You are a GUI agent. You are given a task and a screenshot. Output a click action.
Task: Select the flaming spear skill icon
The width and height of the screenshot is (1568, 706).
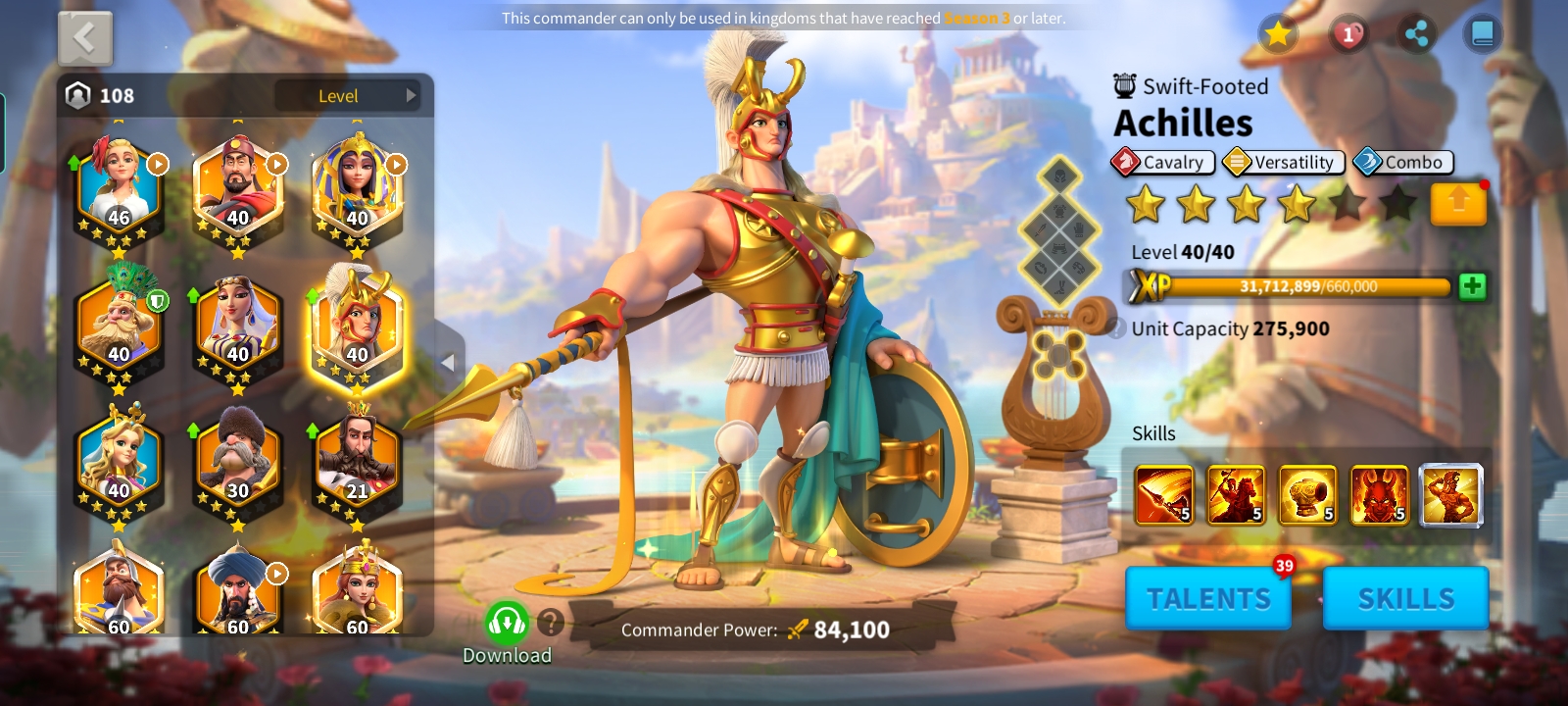click(x=1163, y=495)
